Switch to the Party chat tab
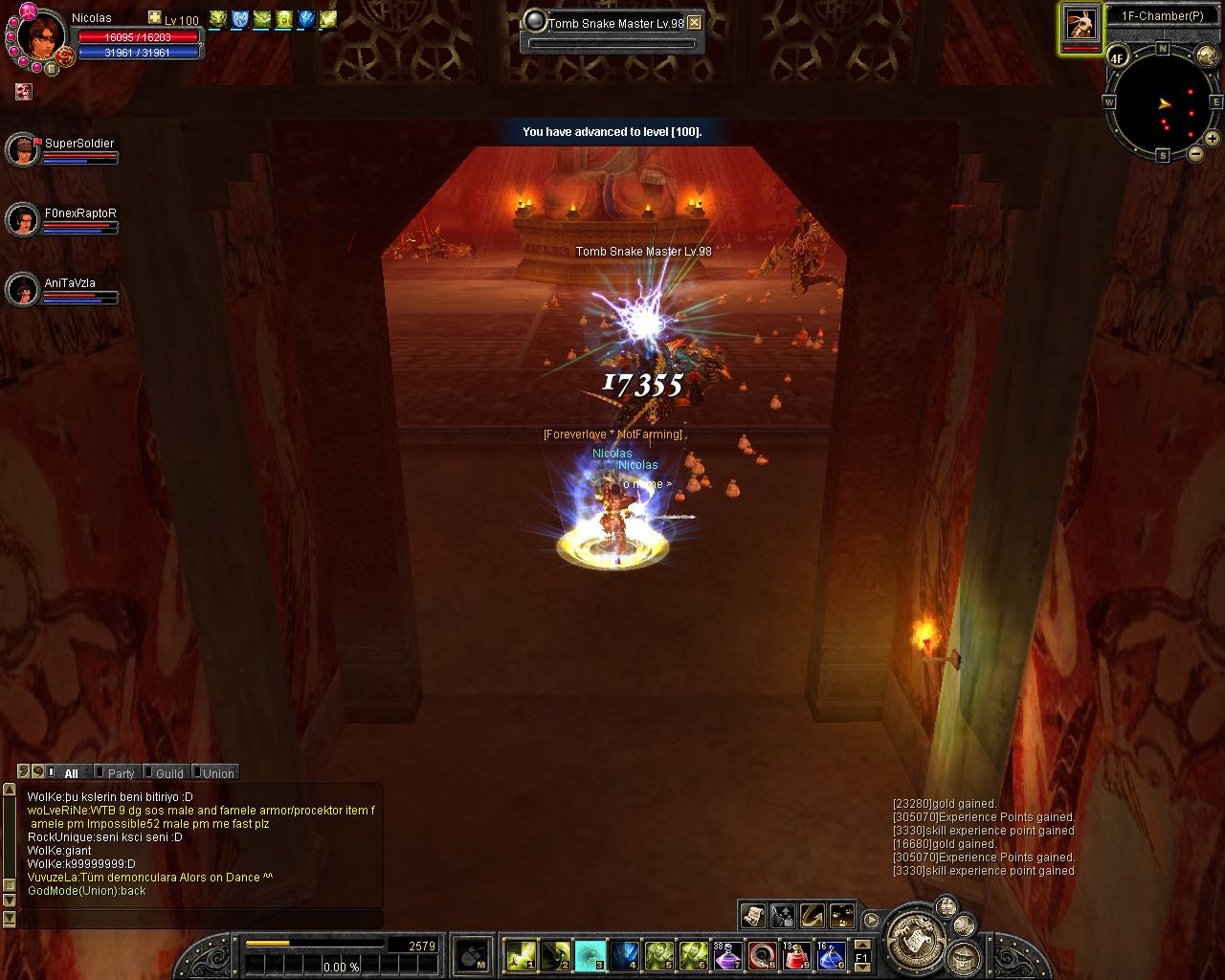The height and width of the screenshot is (980, 1225). (120, 773)
